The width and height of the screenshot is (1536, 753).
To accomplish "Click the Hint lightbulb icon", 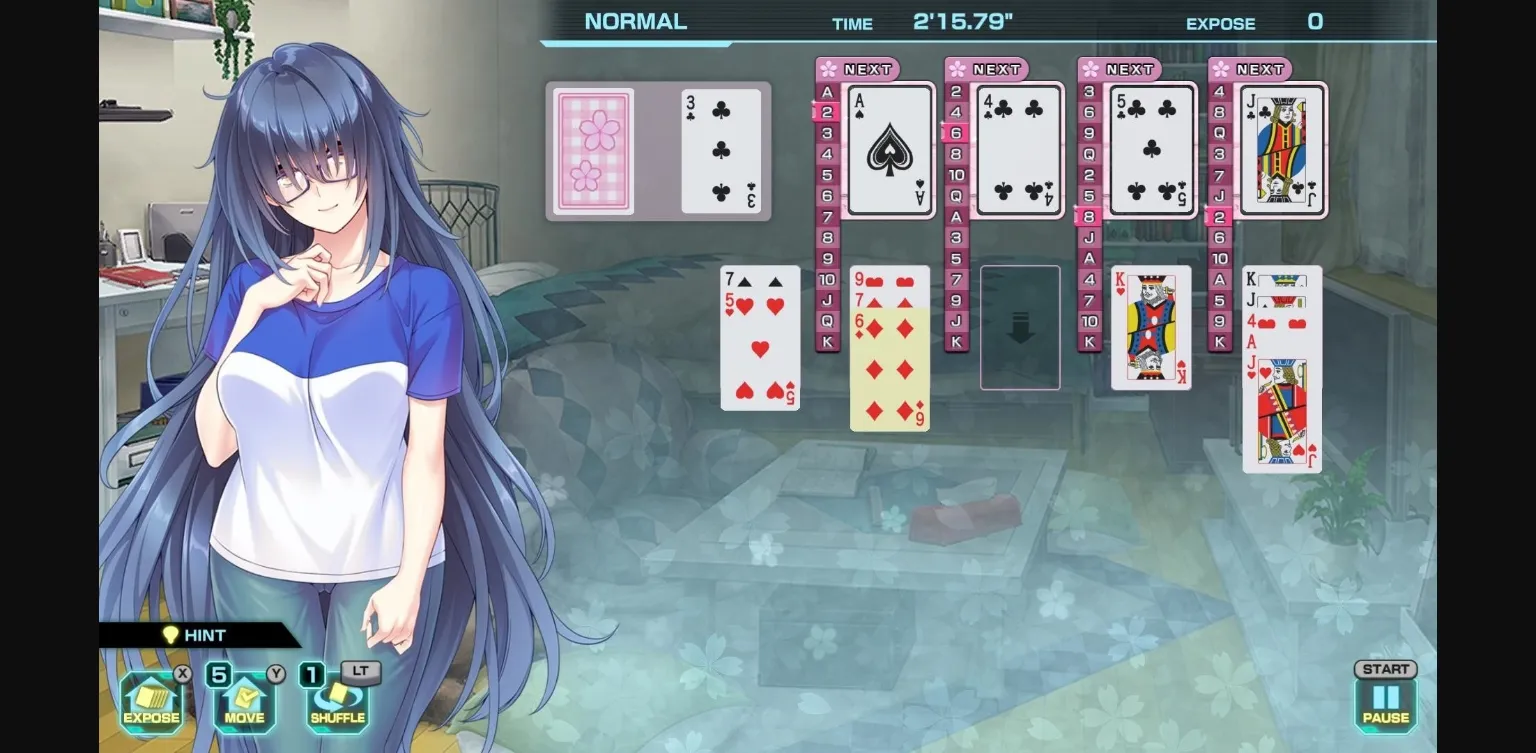I will click(172, 634).
